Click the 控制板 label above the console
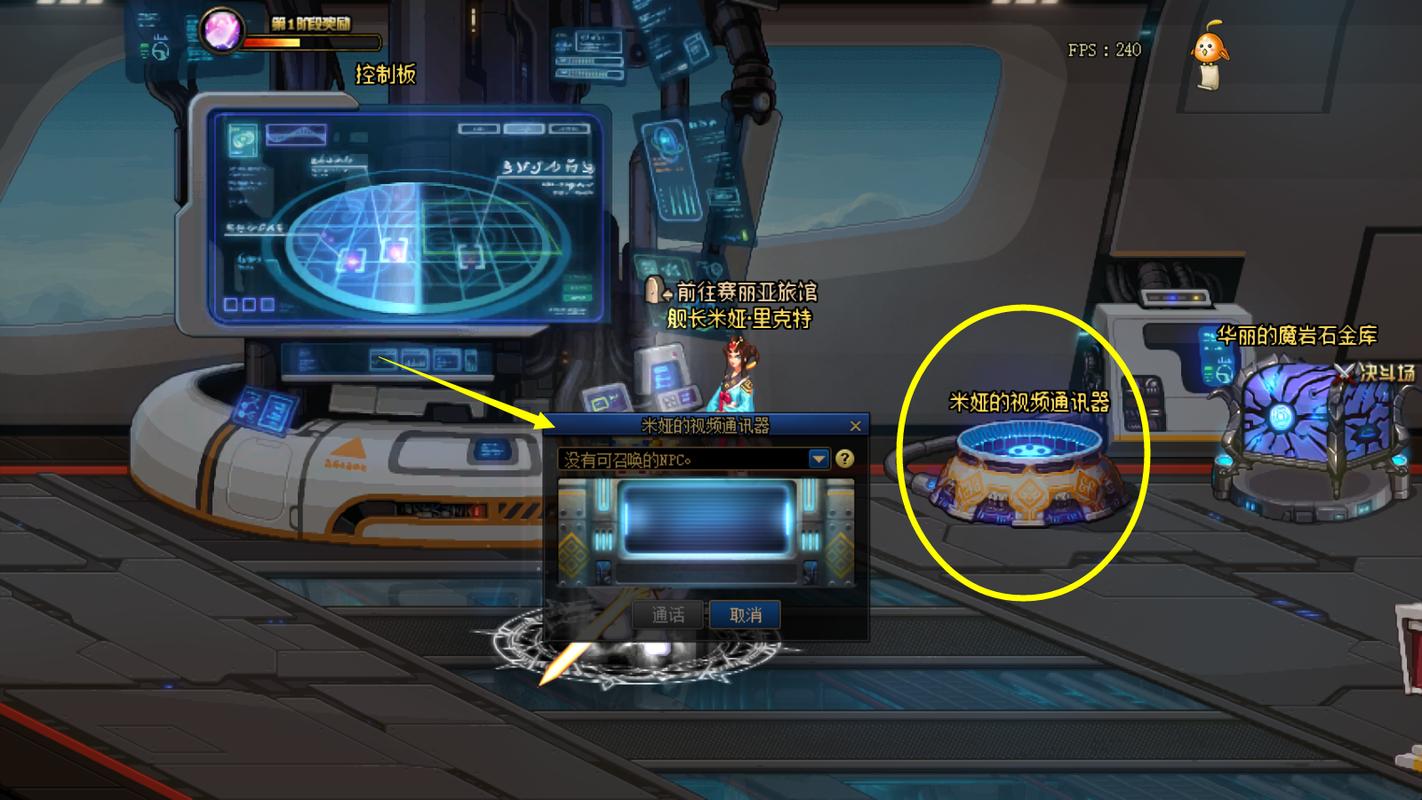This screenshot has width=1422, height=800. [388, 74]
